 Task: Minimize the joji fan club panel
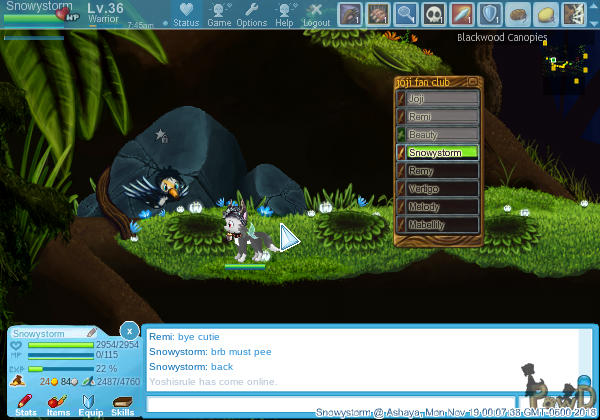tap(474, 81)
